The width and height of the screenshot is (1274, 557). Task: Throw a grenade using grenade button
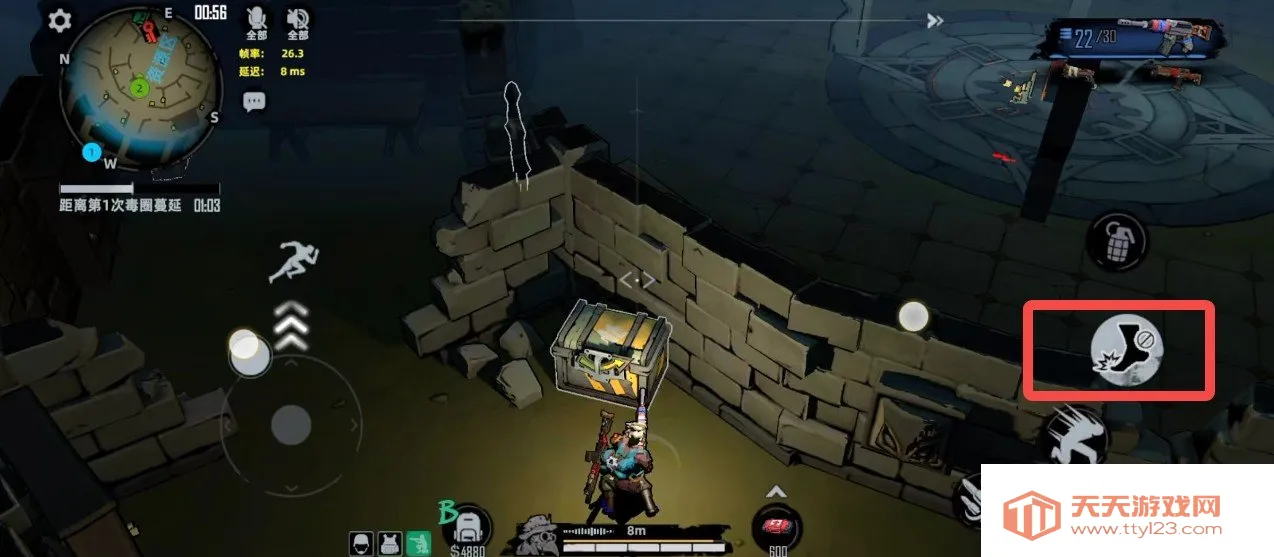(x=1116, y=239)
